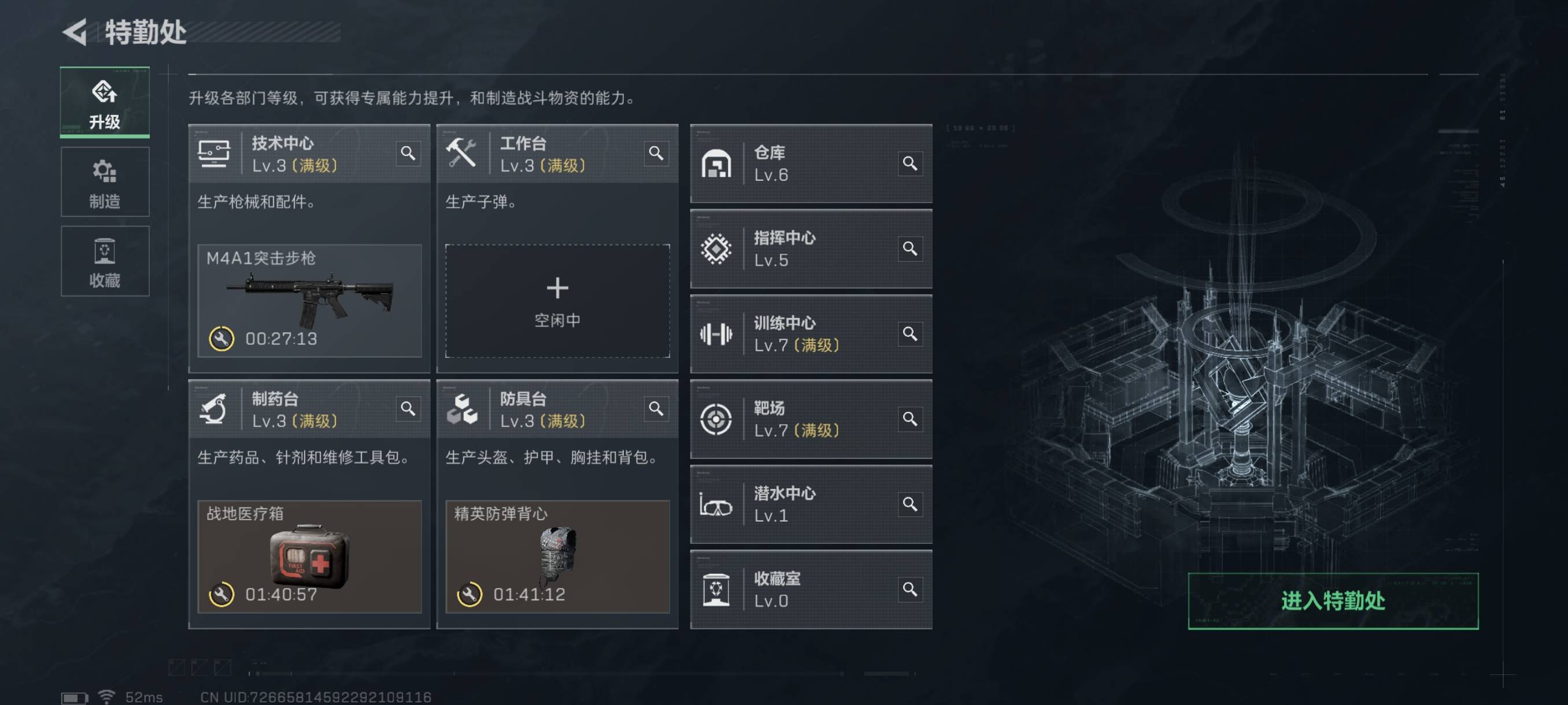Enter the base with 进入特勤处

pos(1333,600)
